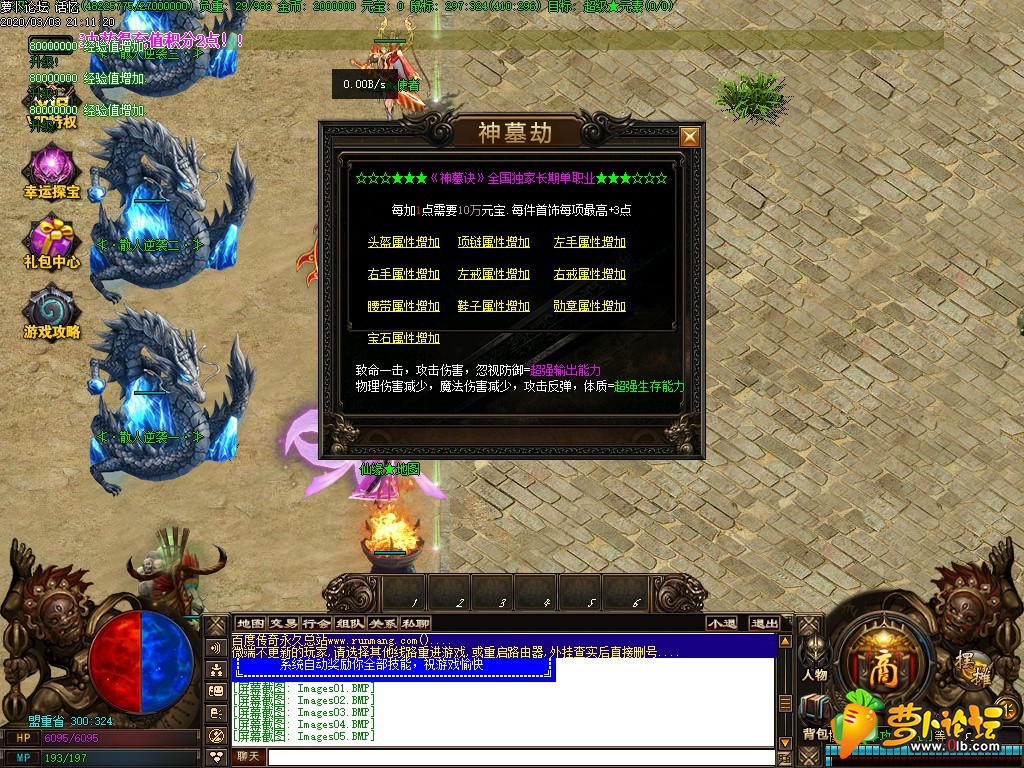The image size is (1024, 768).
Task: Switch to the 交易 trade tab
Action: (x=283, y=623)
